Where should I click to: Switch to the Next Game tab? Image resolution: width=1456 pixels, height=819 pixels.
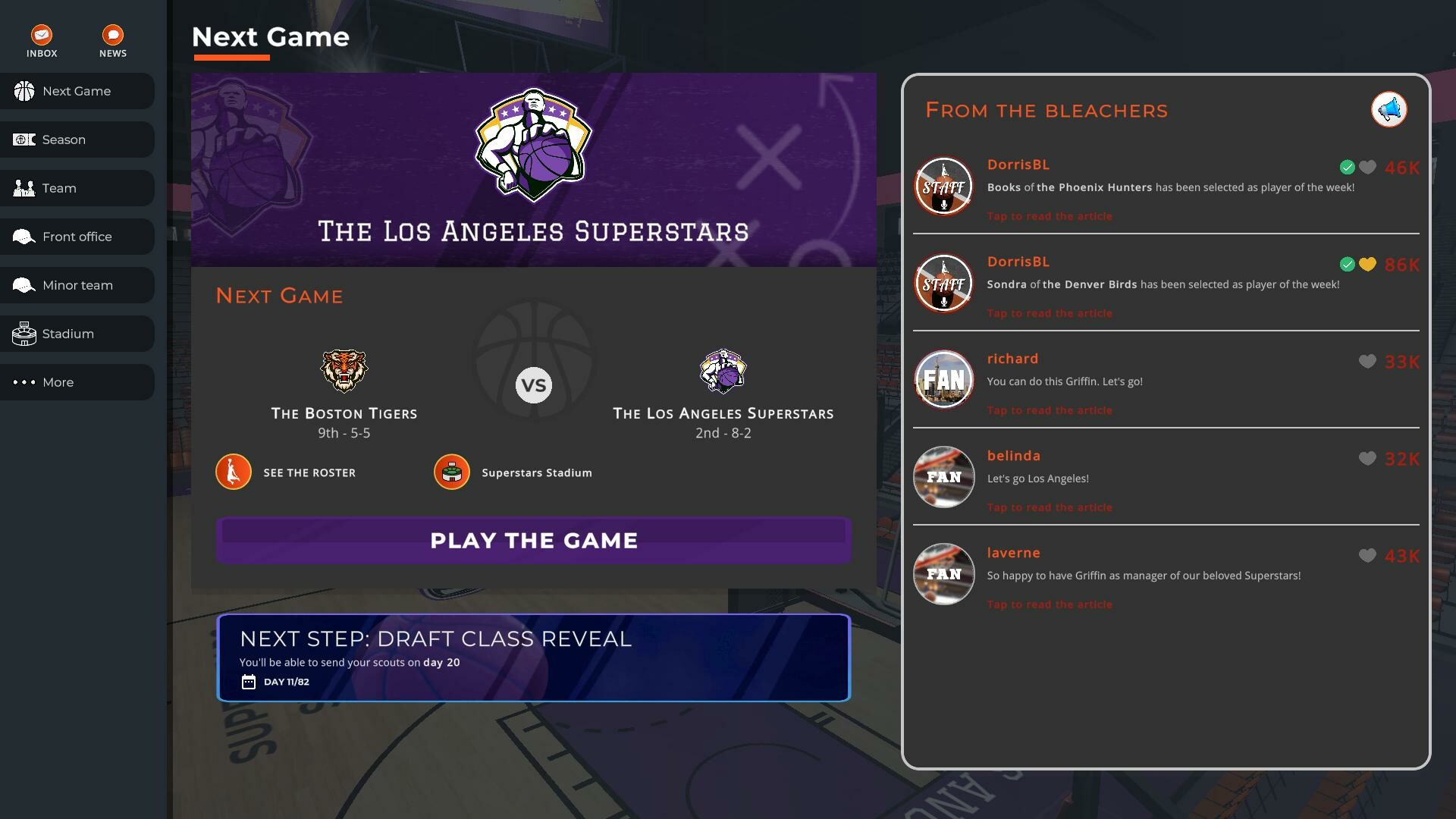[x=76, y=91]
